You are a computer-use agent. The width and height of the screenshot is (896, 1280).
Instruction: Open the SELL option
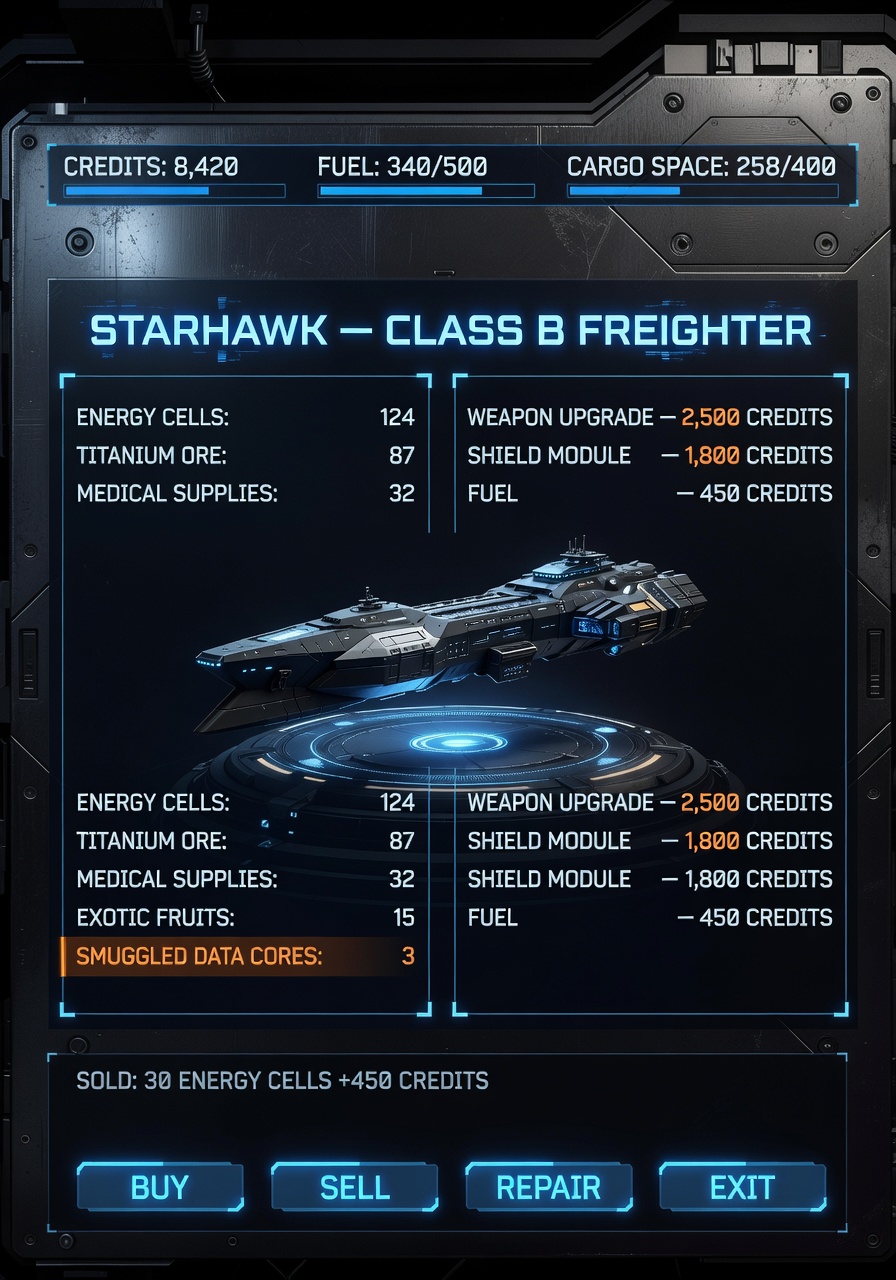(354, 1187)
